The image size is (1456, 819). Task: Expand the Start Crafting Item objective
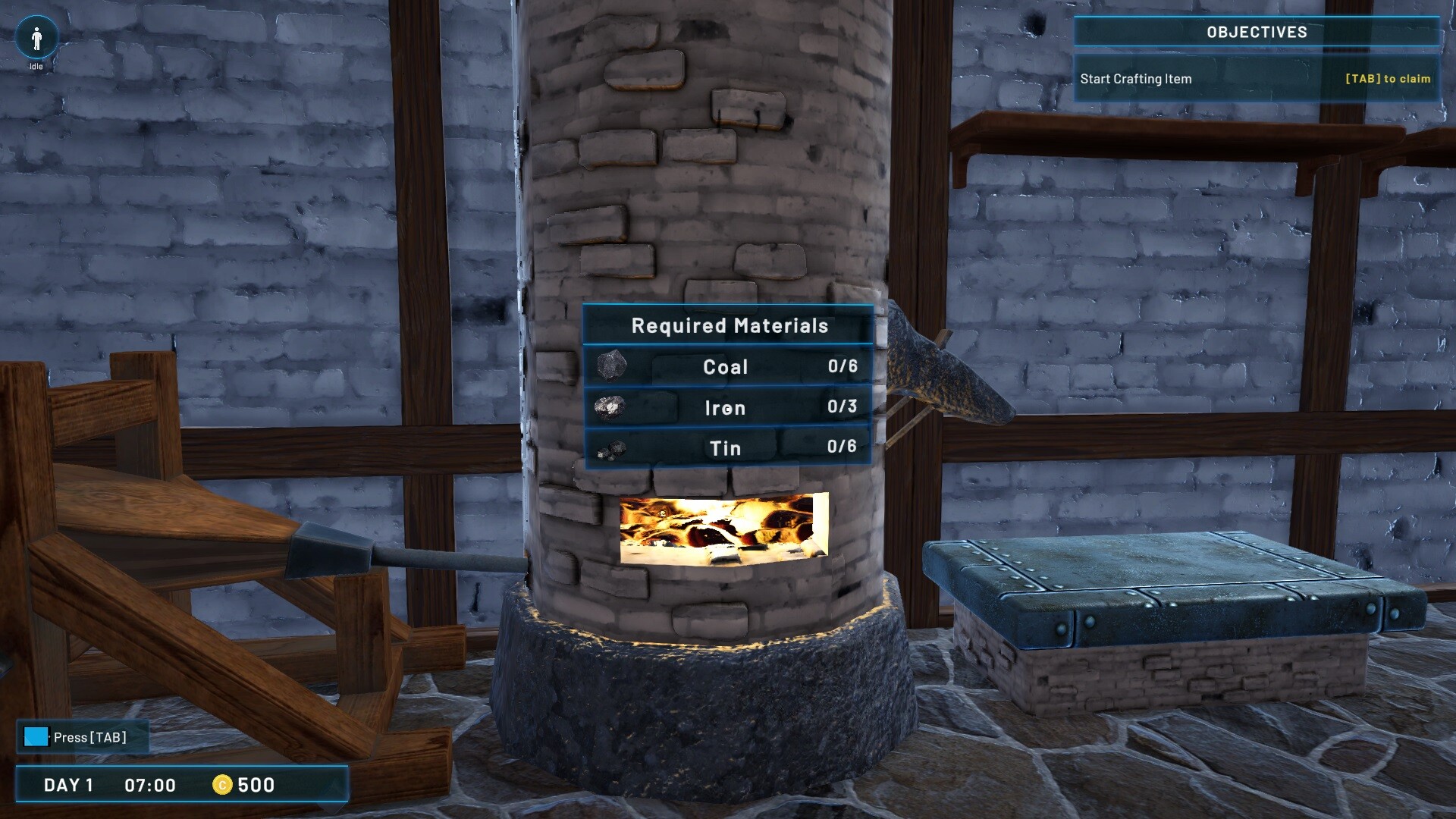(1135, 78)
